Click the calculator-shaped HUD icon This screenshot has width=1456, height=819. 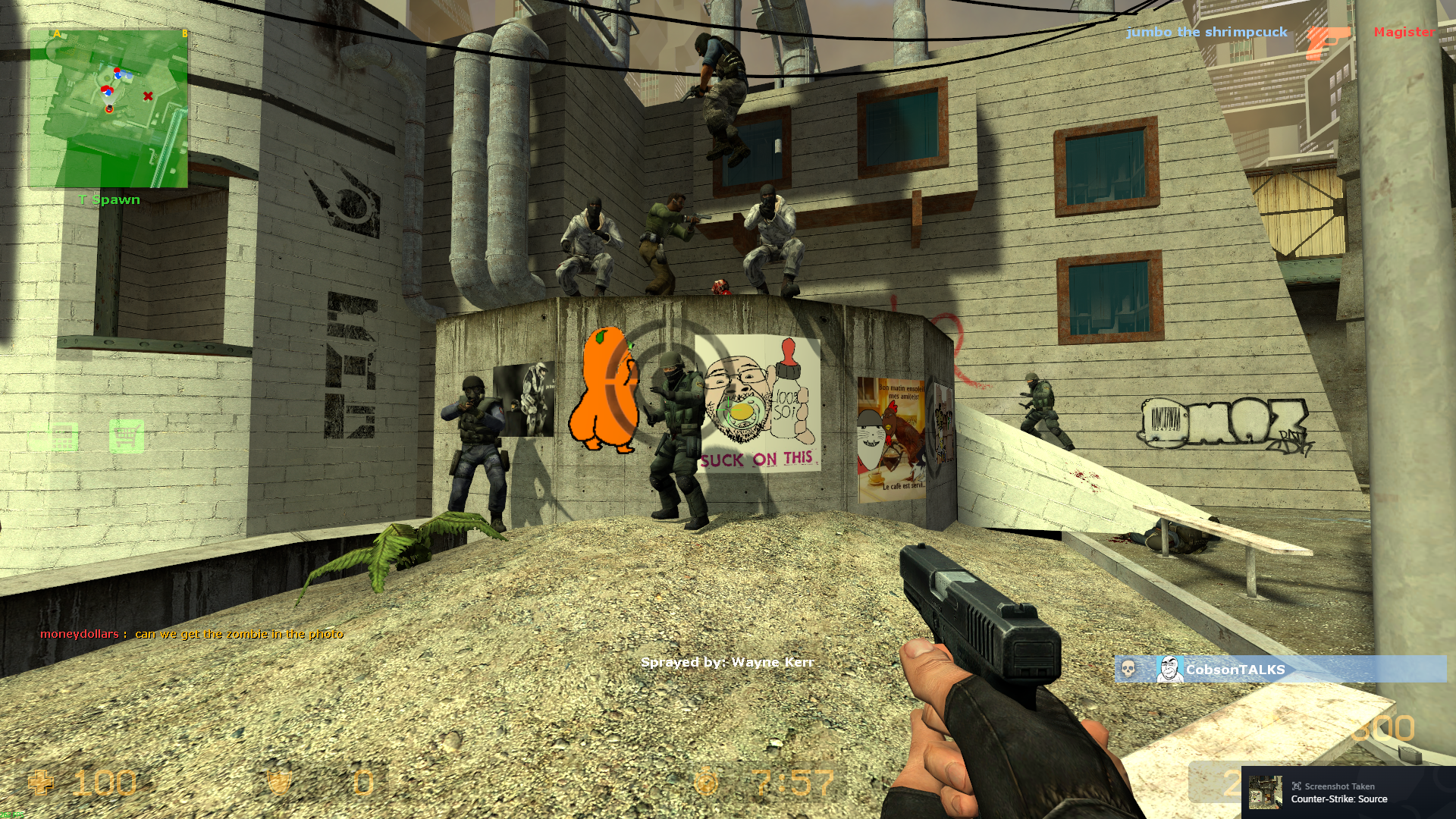(62, 437)
